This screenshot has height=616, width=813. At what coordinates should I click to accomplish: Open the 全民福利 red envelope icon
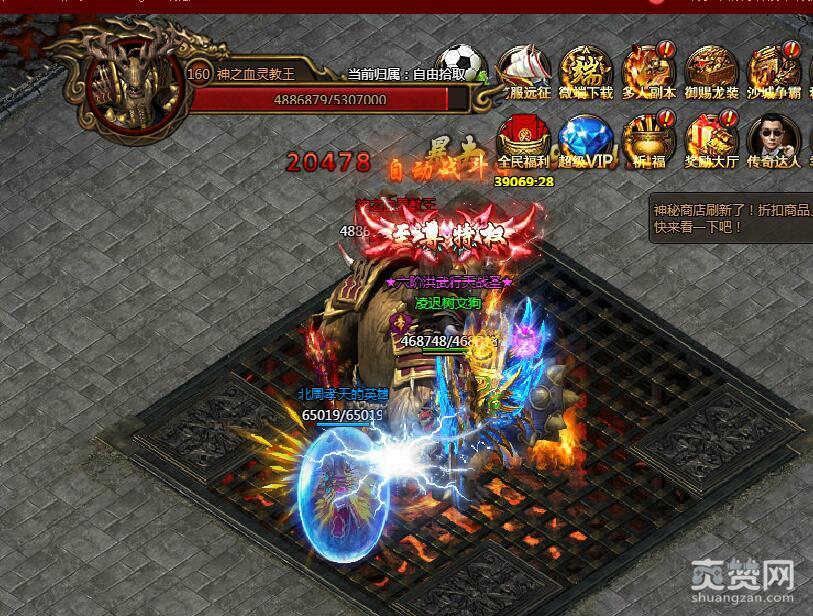tap(522, 140)
